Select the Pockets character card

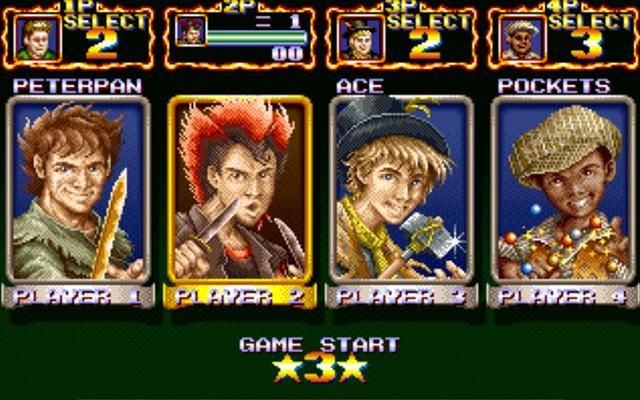click(x=561, y=190)
